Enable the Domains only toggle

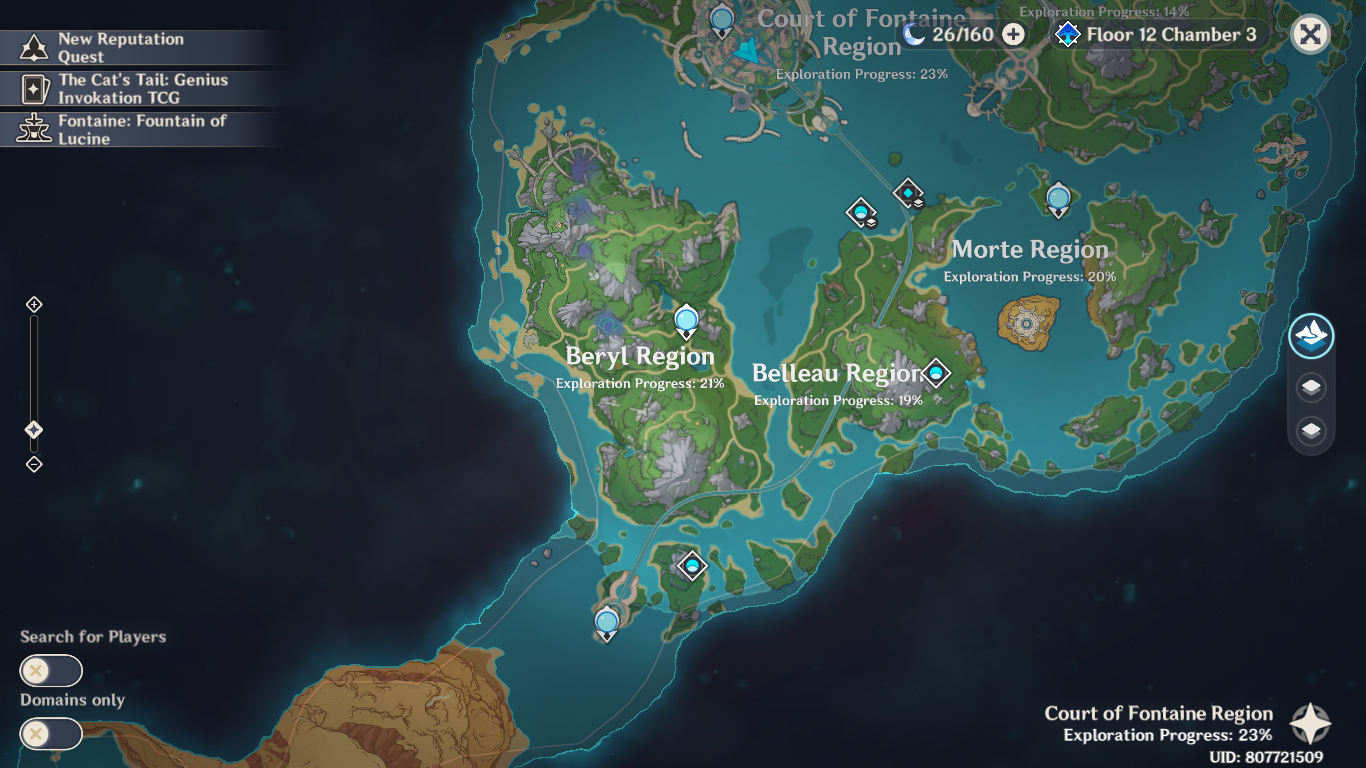coord(50,734)
